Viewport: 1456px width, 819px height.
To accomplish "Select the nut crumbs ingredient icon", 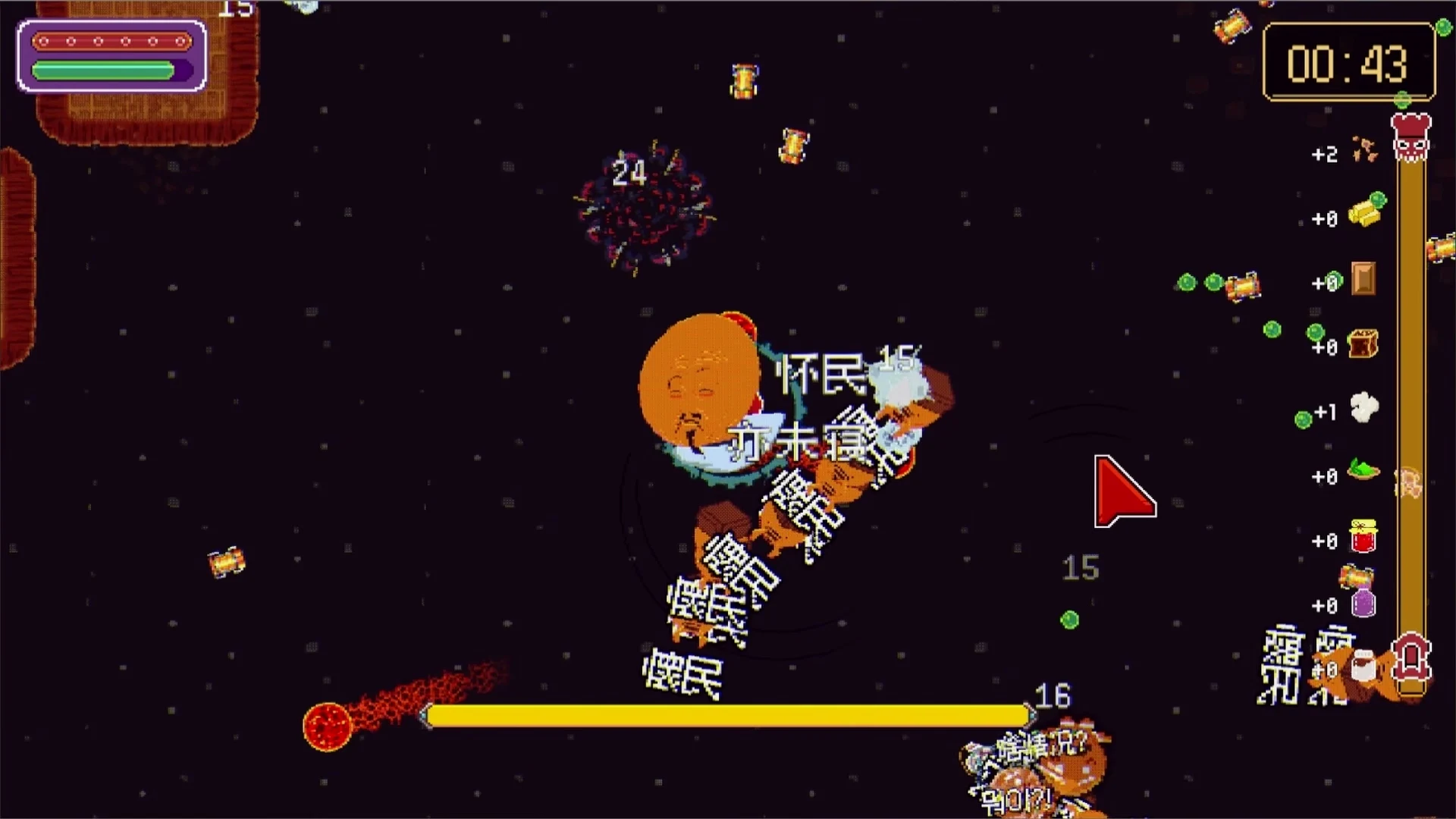I will (1365, 150).
